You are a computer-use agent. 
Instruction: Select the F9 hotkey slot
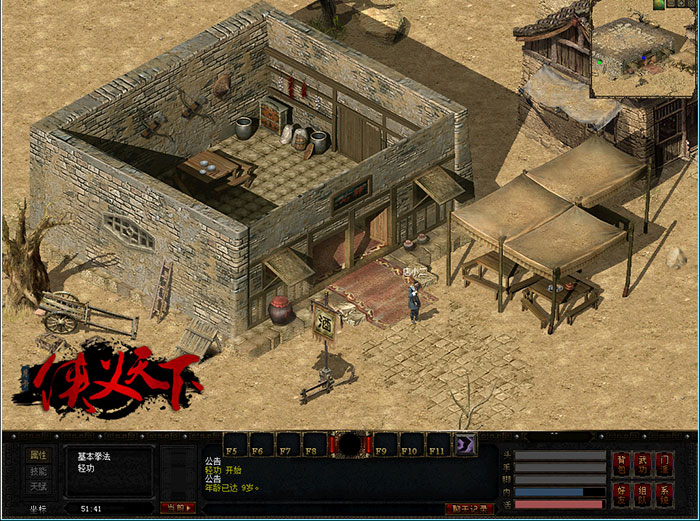pyautogui.click(x=385, y=445)
